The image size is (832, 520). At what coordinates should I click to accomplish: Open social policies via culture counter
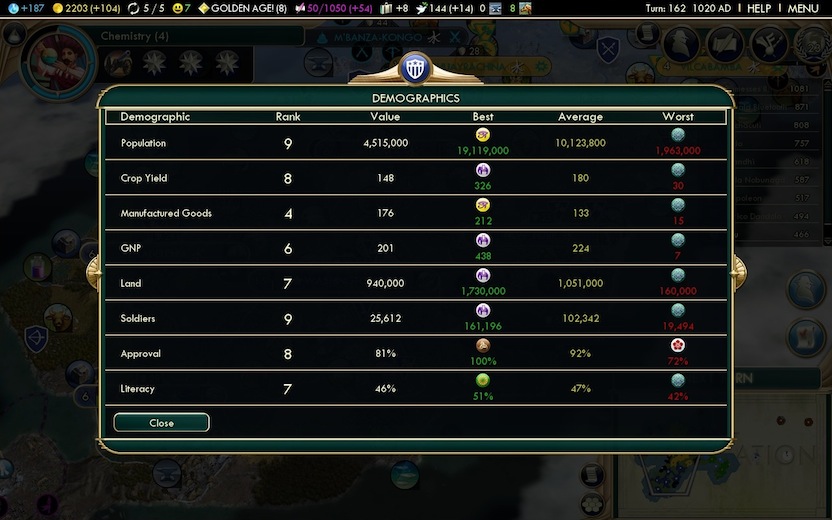(334, 8)
